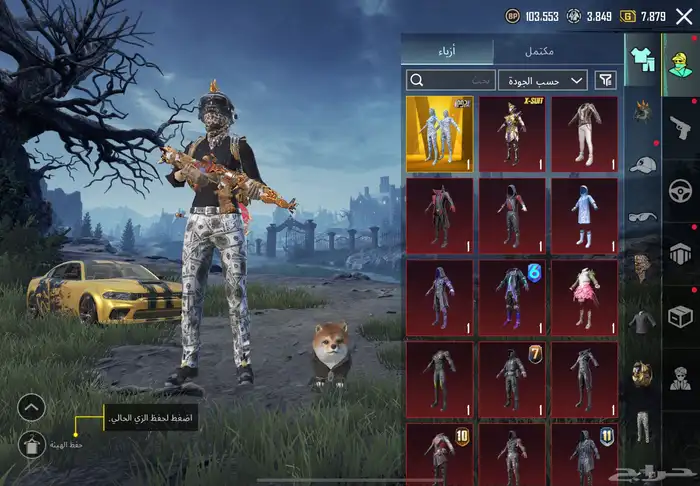Switch to the أزياء outfits tab
Image resolution: width=700 pixels, height=486 pixels.
(448, 51)
